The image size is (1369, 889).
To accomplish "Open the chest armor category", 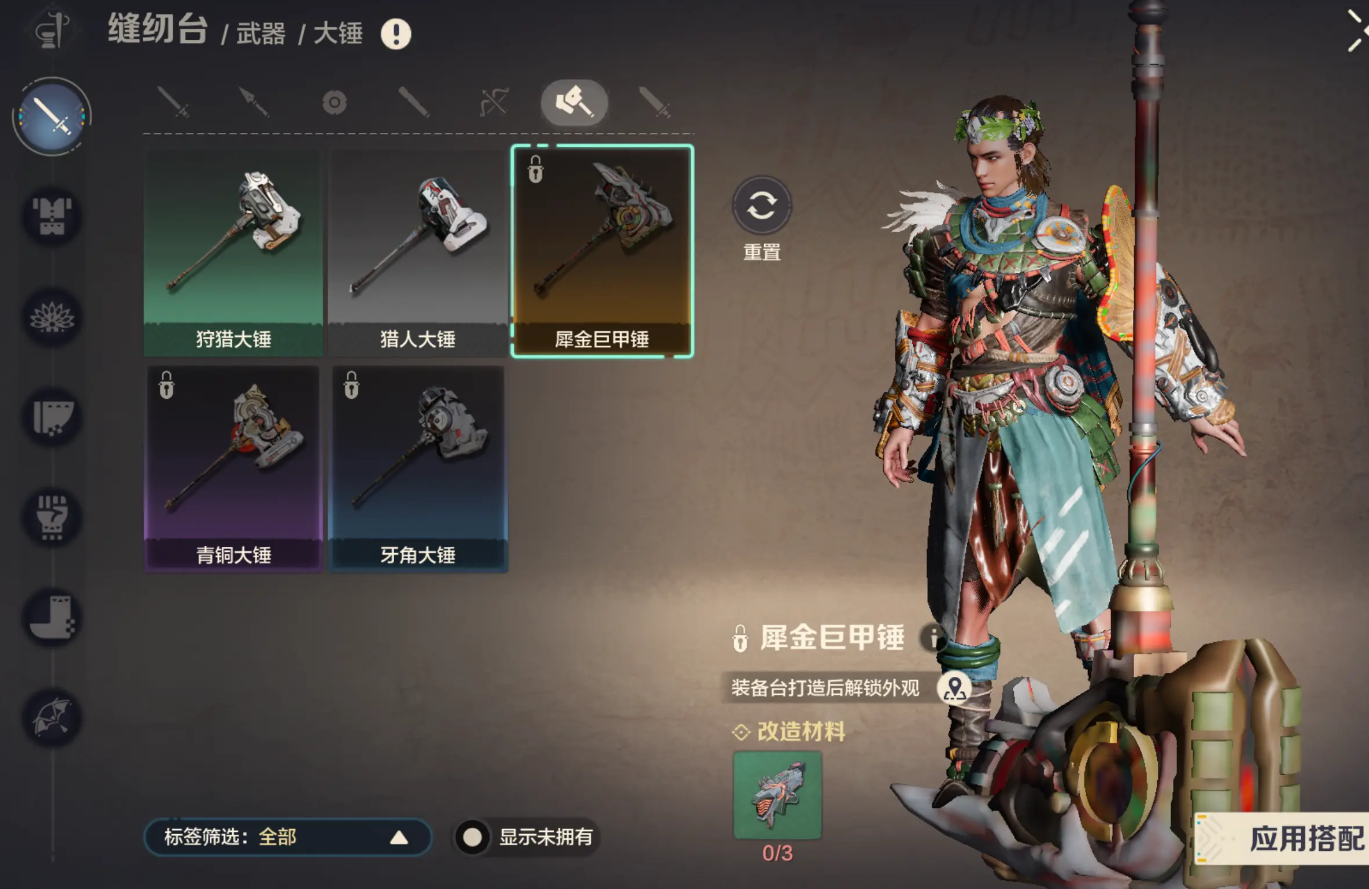I will (52, 217).
